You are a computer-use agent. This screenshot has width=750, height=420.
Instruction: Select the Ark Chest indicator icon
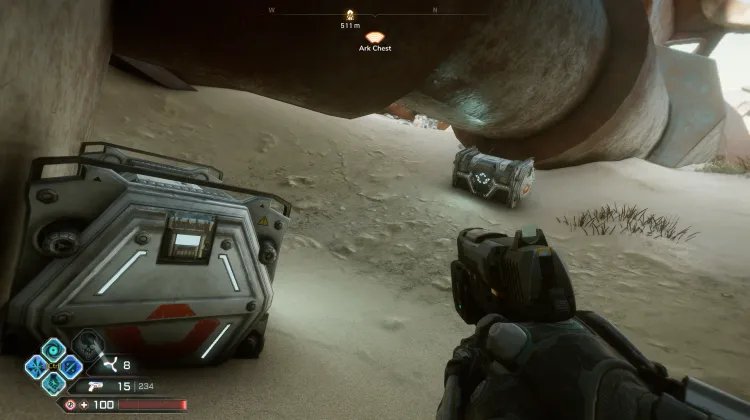click(x=375, y=37)
